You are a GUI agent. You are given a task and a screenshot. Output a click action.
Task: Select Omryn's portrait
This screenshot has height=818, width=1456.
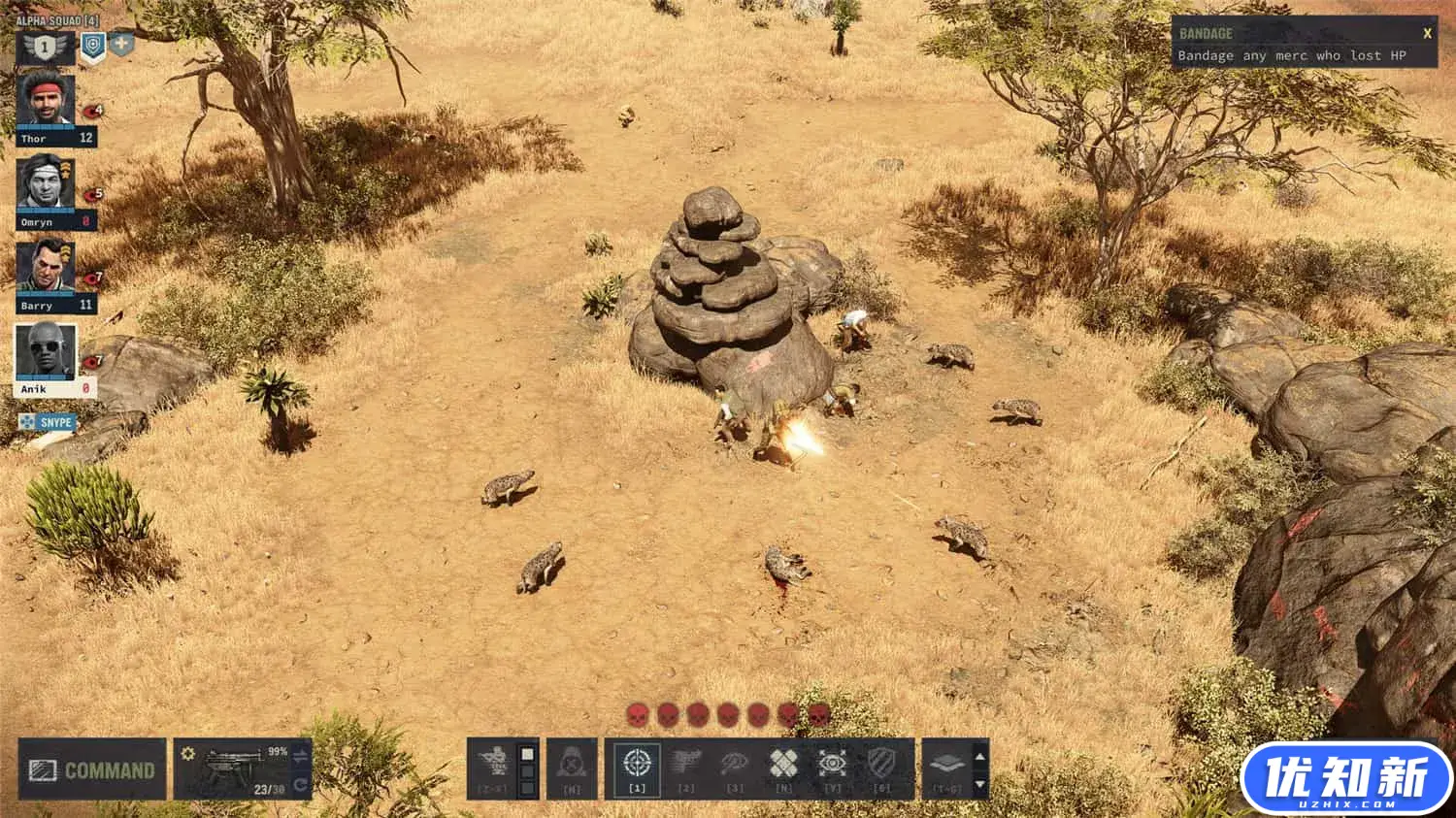(46, 182)
